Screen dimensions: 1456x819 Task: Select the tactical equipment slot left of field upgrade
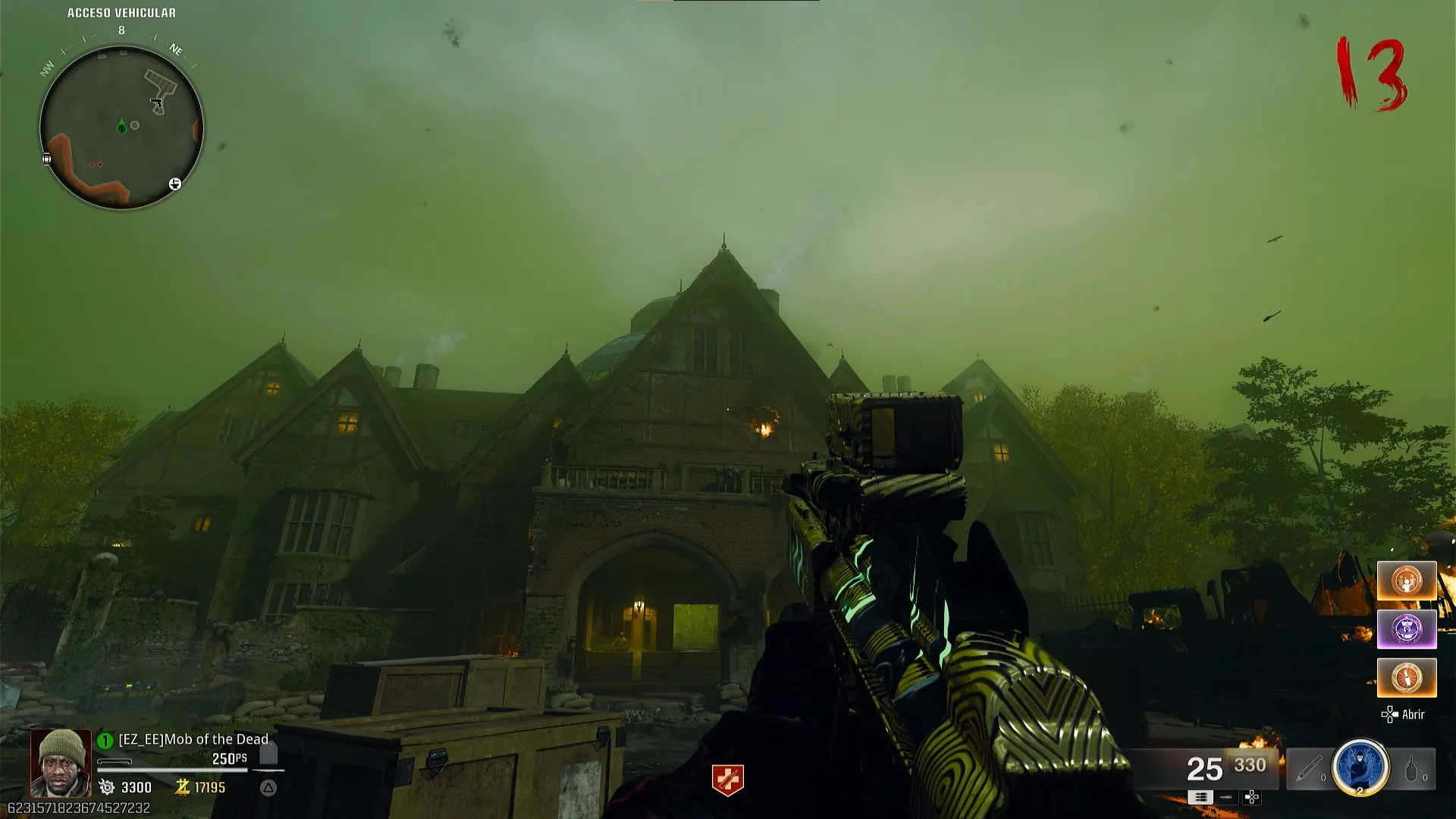(x=1308, y=769)
